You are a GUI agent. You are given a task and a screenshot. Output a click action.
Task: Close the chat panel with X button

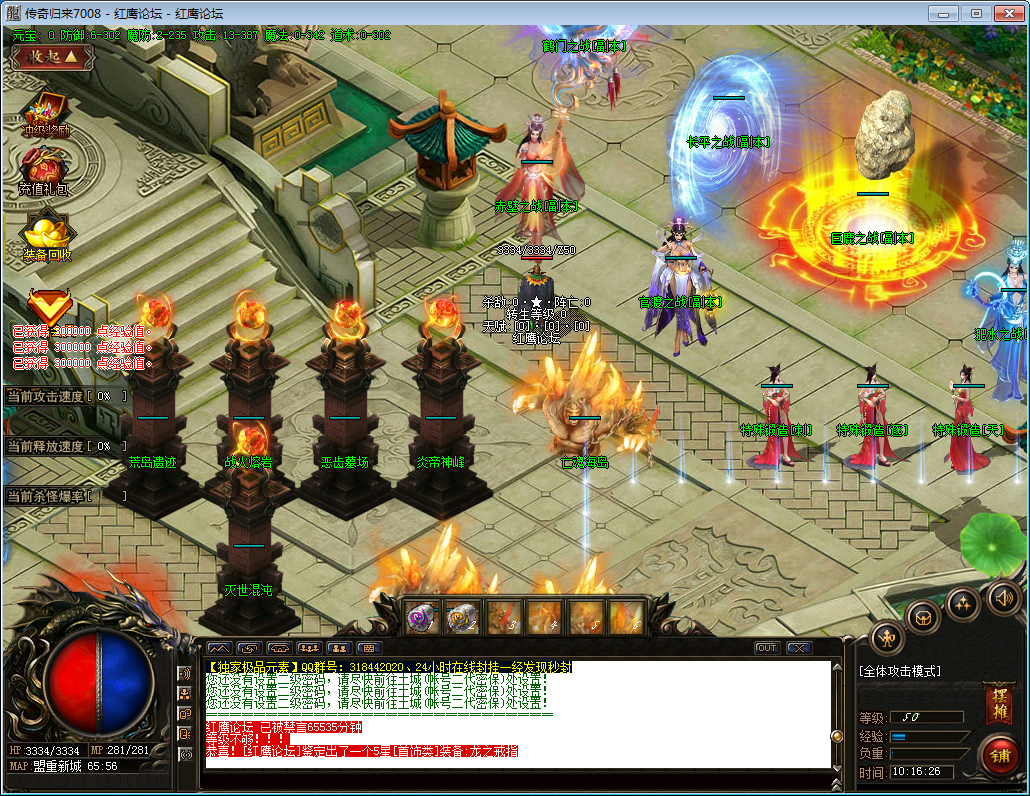pos(798,648)
